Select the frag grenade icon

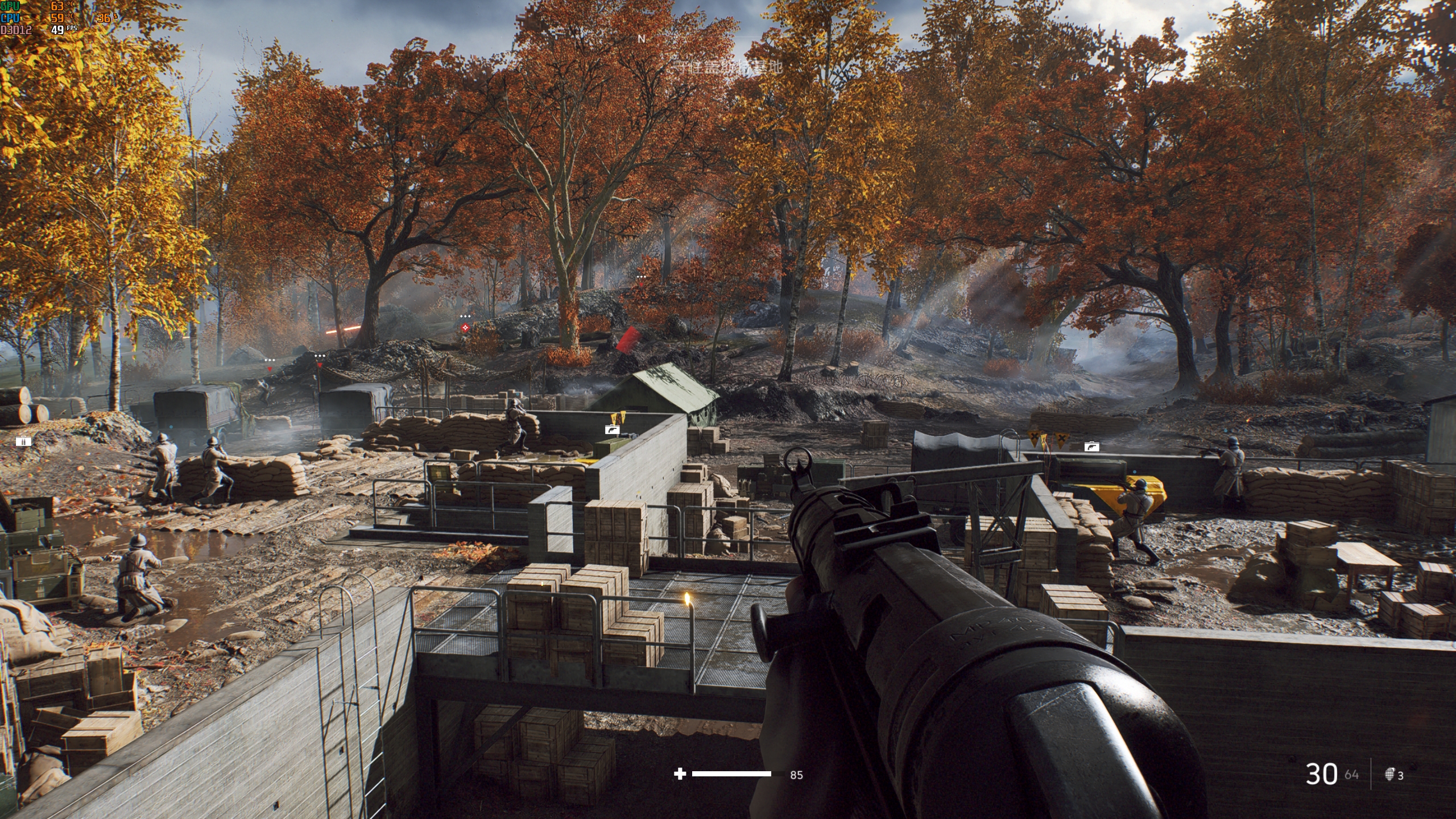tap(1389, 775)
